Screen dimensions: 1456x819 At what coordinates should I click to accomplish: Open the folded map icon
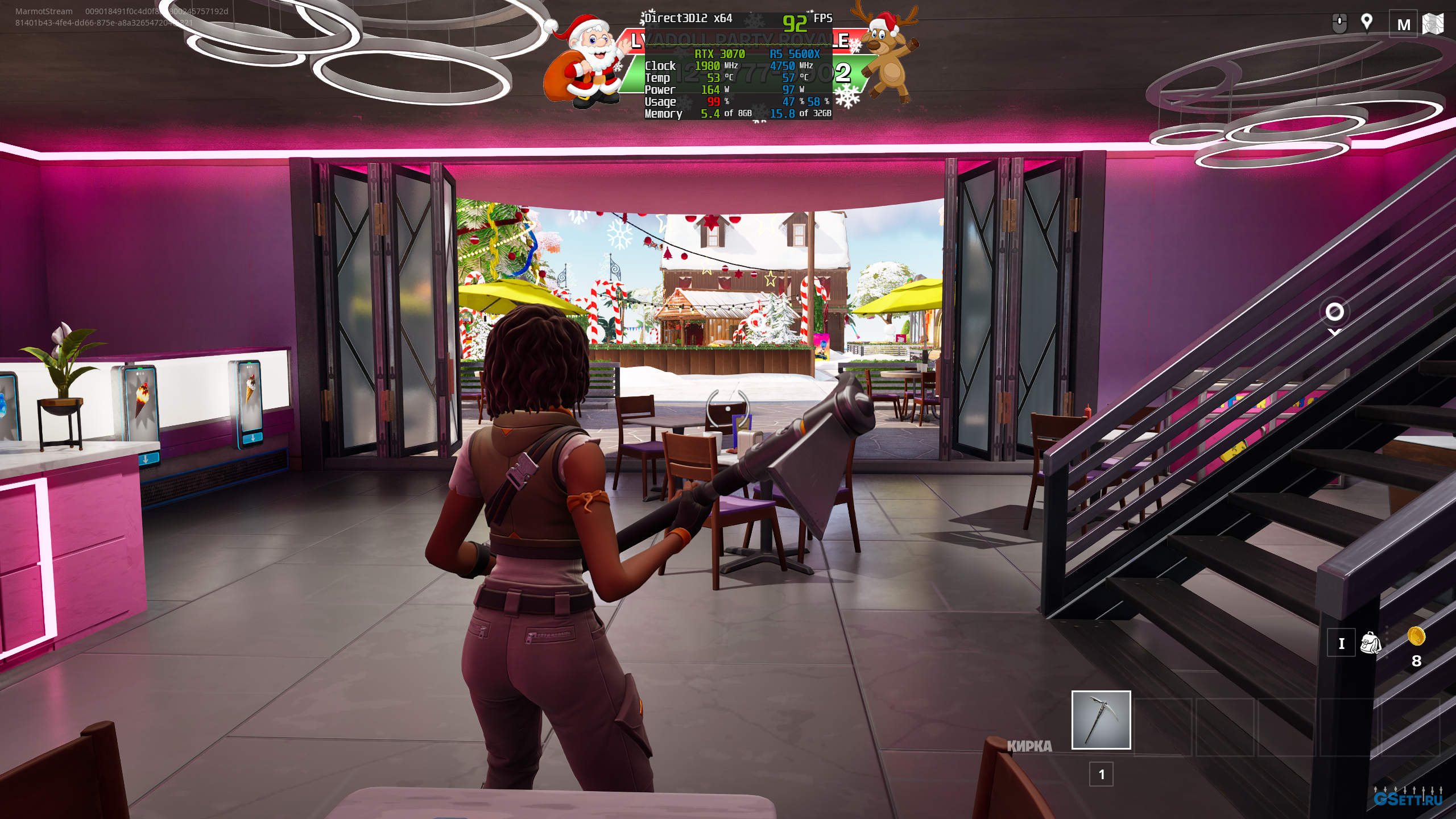[1433, 24]
